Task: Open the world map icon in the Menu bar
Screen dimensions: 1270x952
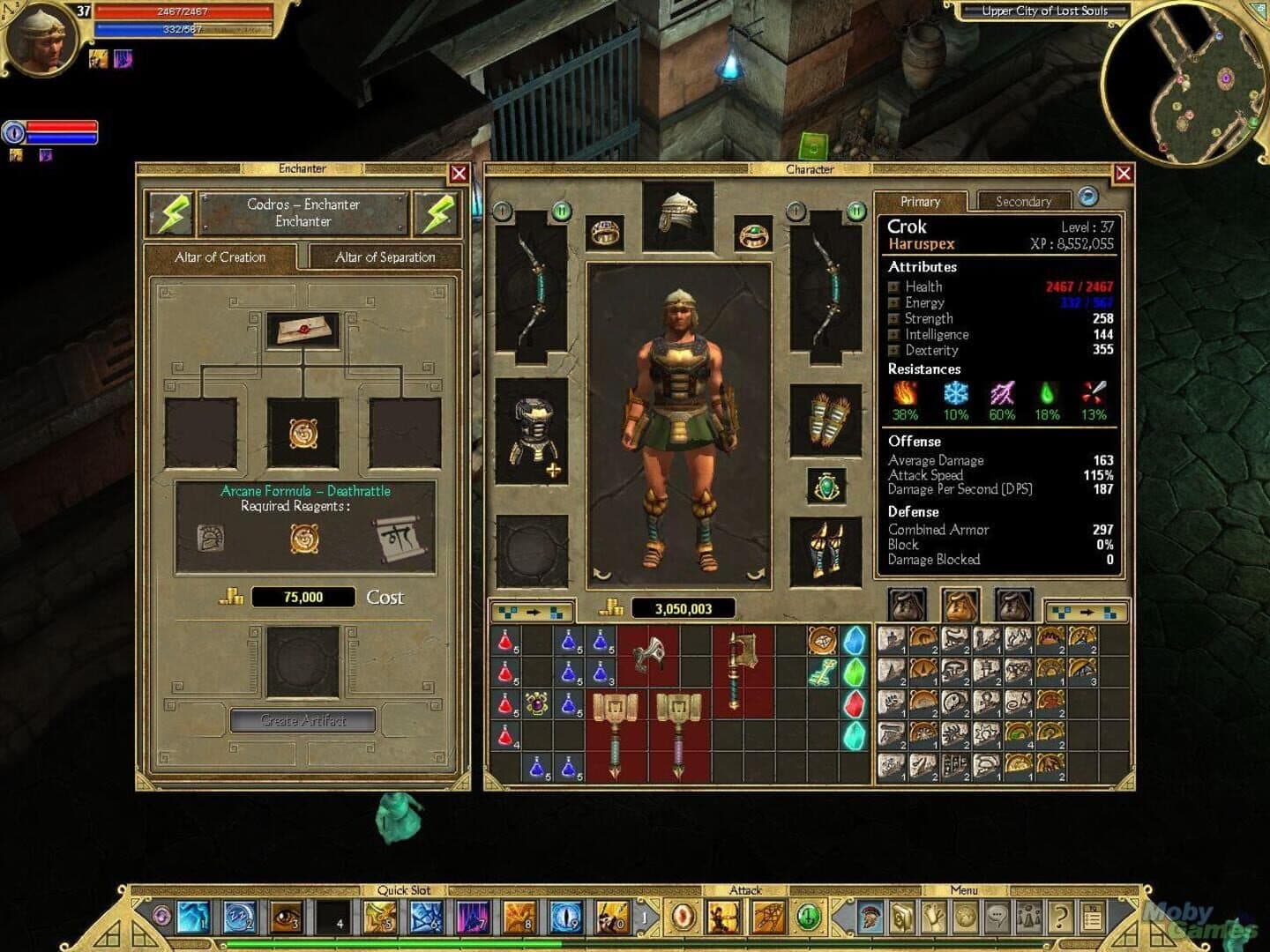Action: point(963,917)
